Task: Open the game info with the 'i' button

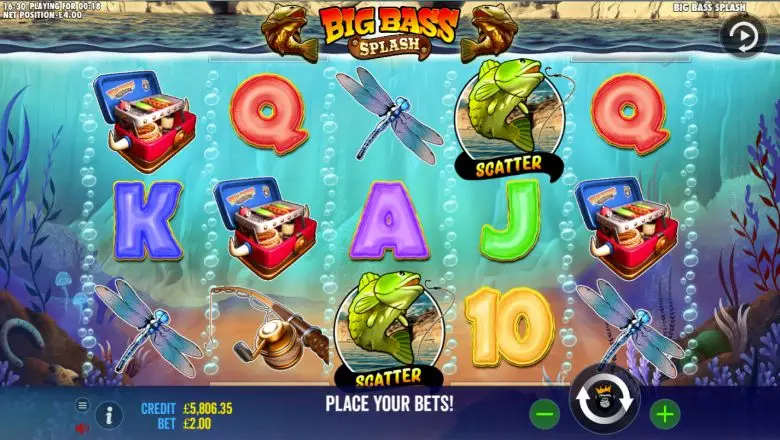Action: coord(110,414)
